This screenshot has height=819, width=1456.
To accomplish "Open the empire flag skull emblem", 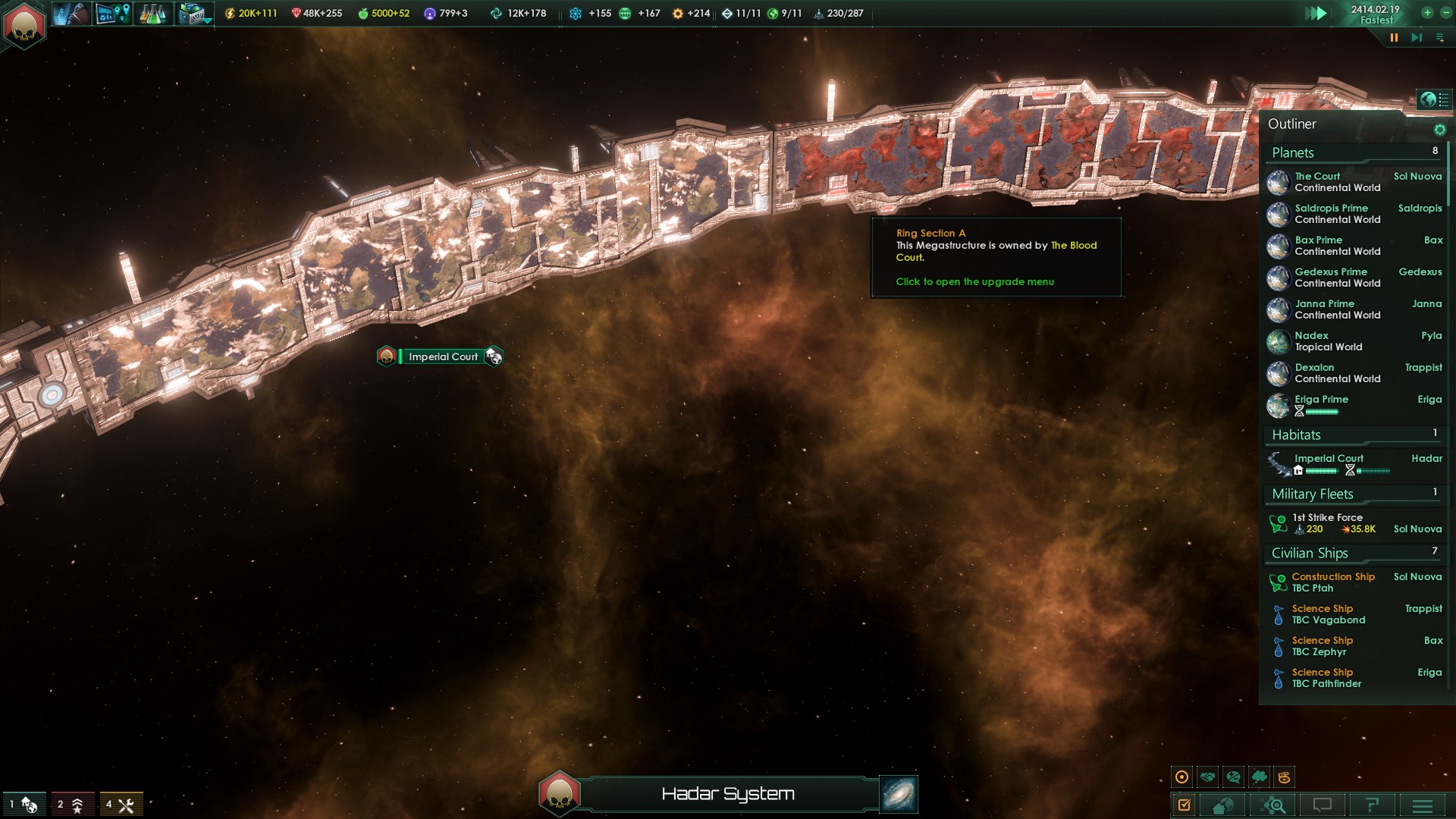I will 24,24.
